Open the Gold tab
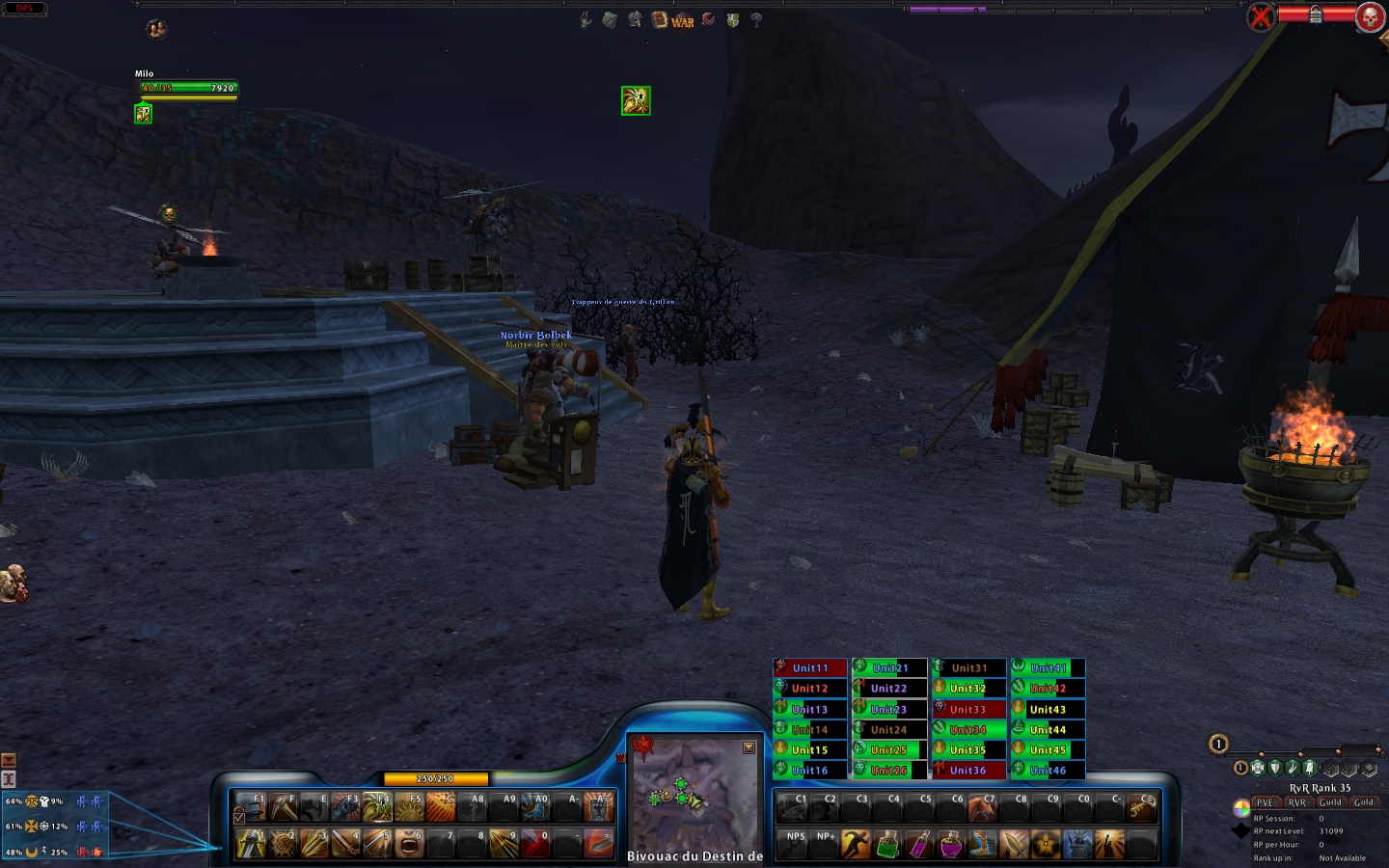This screenshot has height=868, width=1389. [x=1363, y=802]
